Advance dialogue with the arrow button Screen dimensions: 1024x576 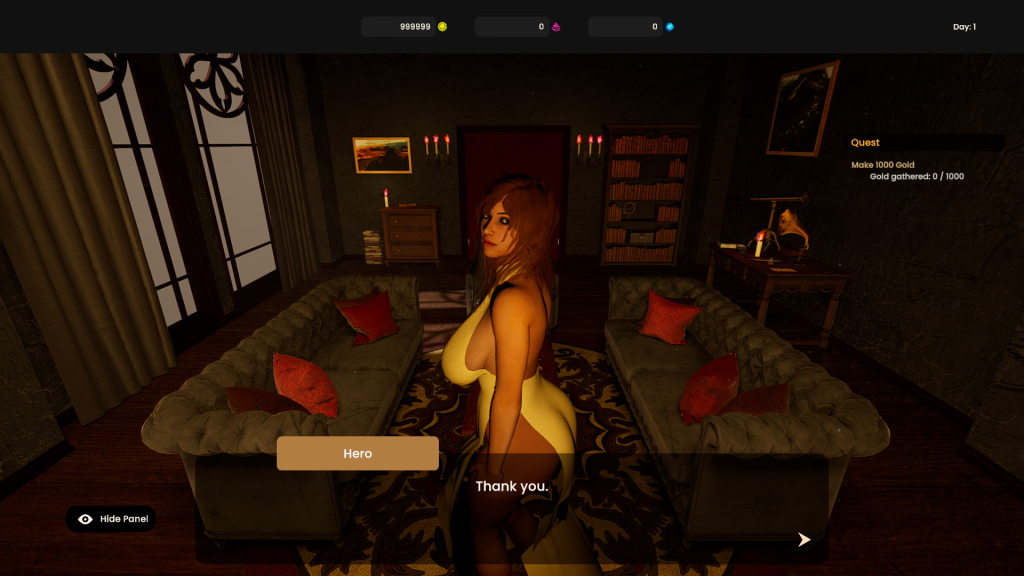[x=804, y=540]
